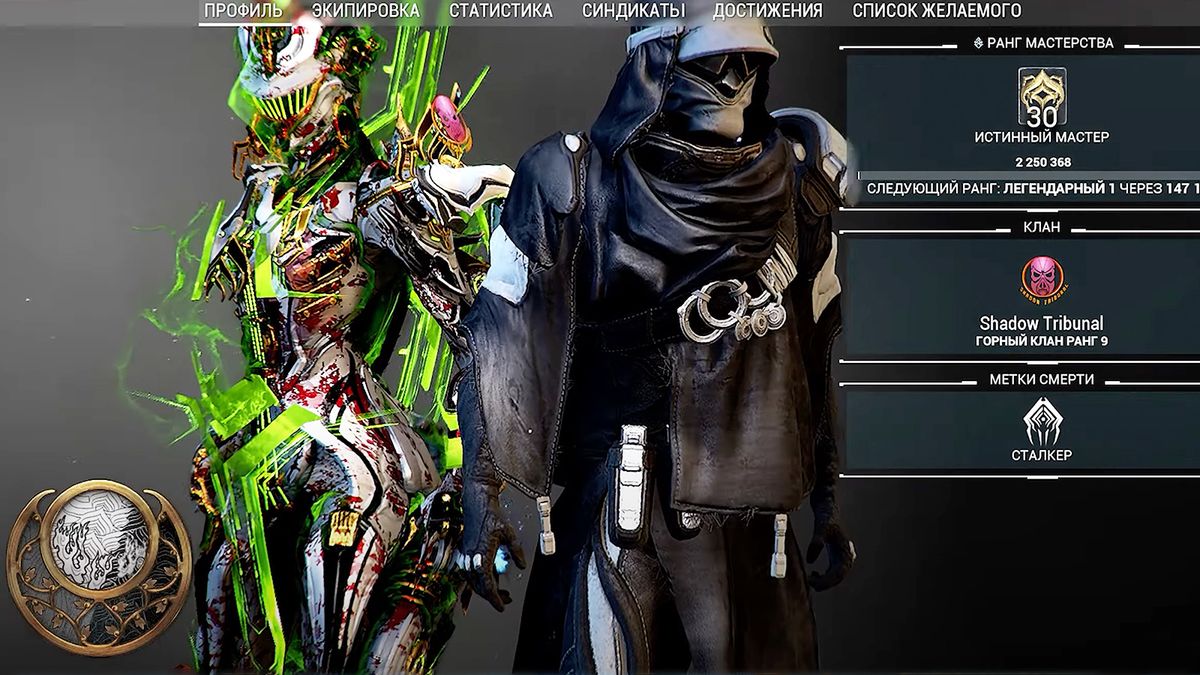Open the Экипировка tab
1200x675 pixels.
pyautogui.click(x=366, y=12)
